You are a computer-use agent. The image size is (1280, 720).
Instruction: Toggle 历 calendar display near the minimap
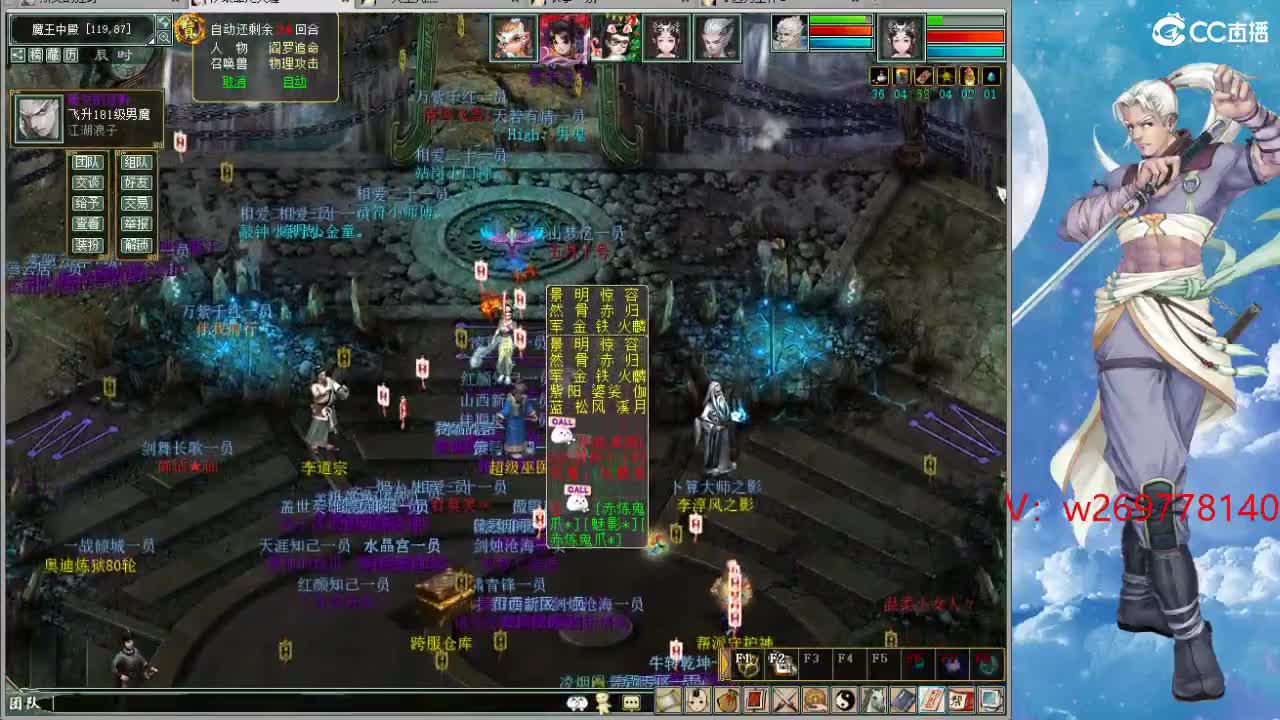[x=71, y=56]
